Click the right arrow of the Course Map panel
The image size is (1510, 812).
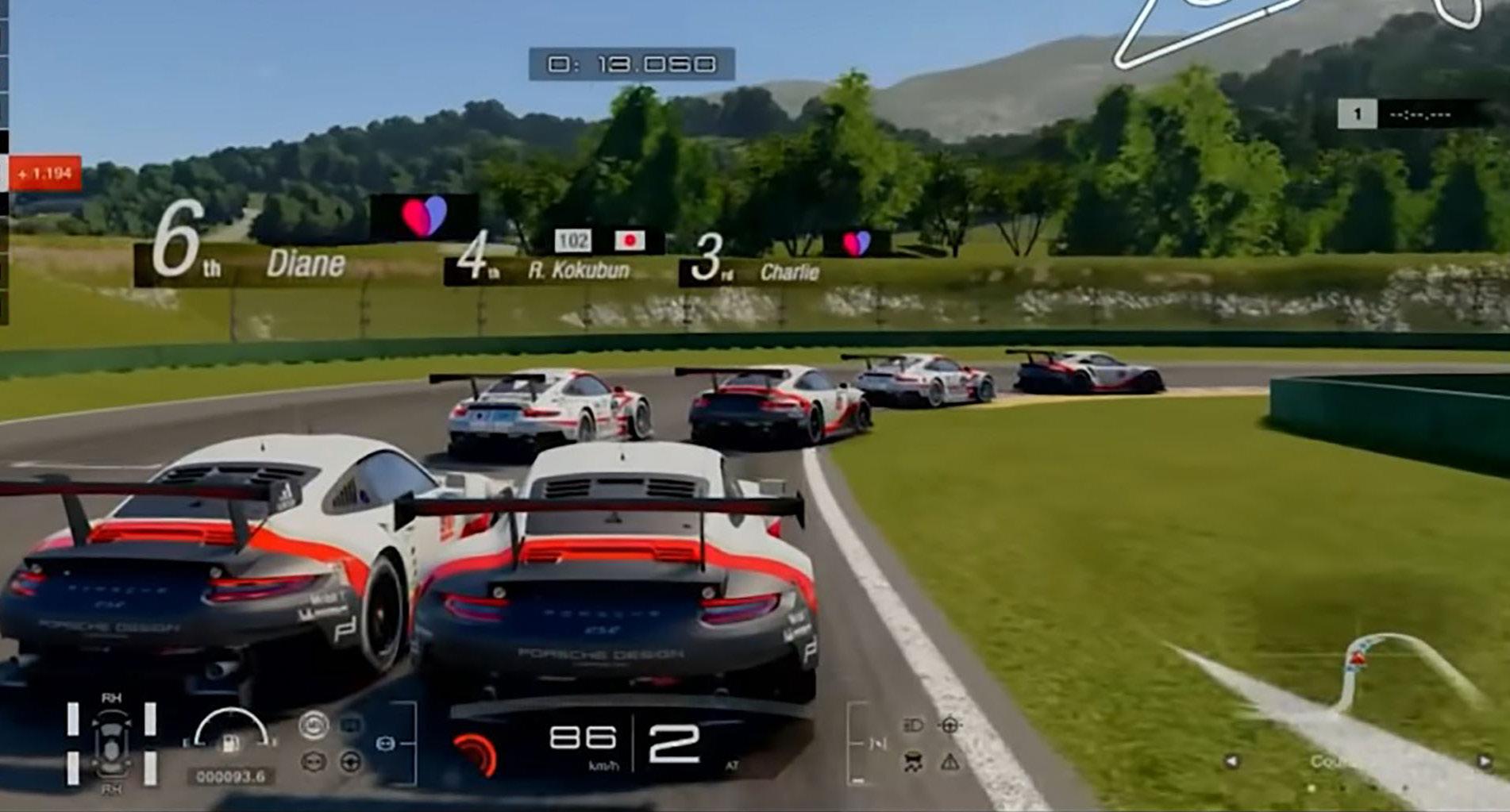(x=1484, y=761)
